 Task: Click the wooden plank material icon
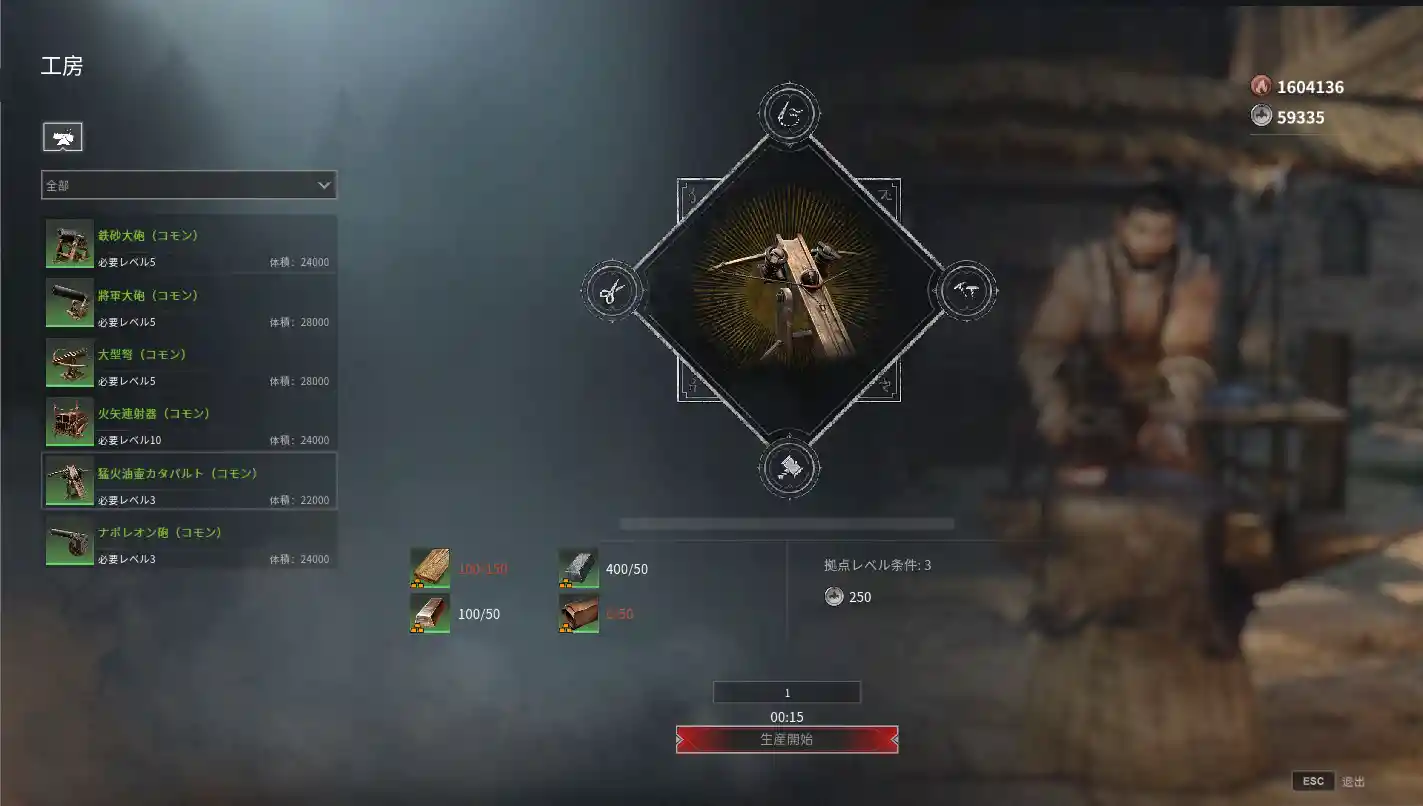[430, 569]
